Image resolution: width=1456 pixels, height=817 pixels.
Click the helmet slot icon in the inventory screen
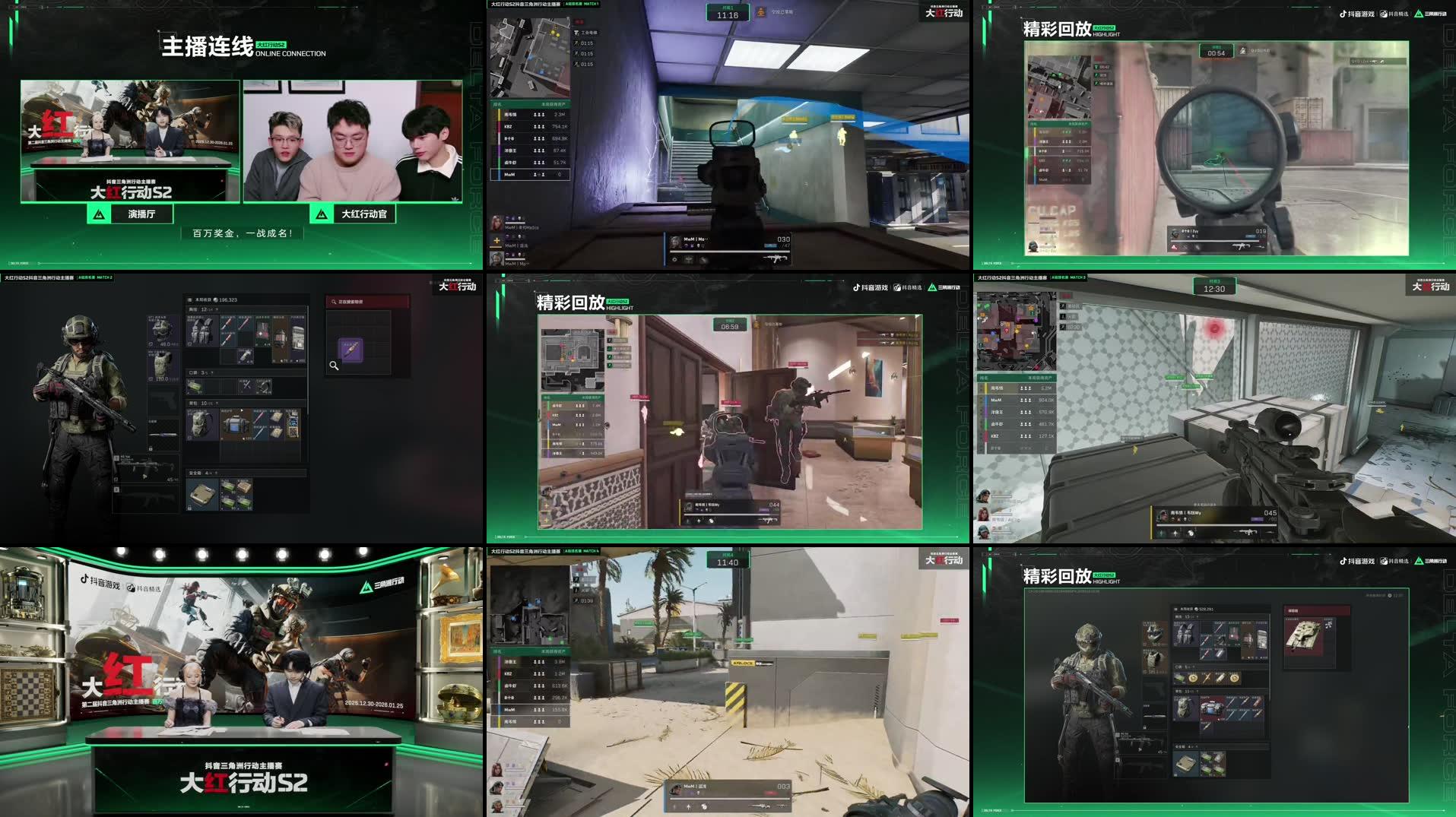coord(160,331)
